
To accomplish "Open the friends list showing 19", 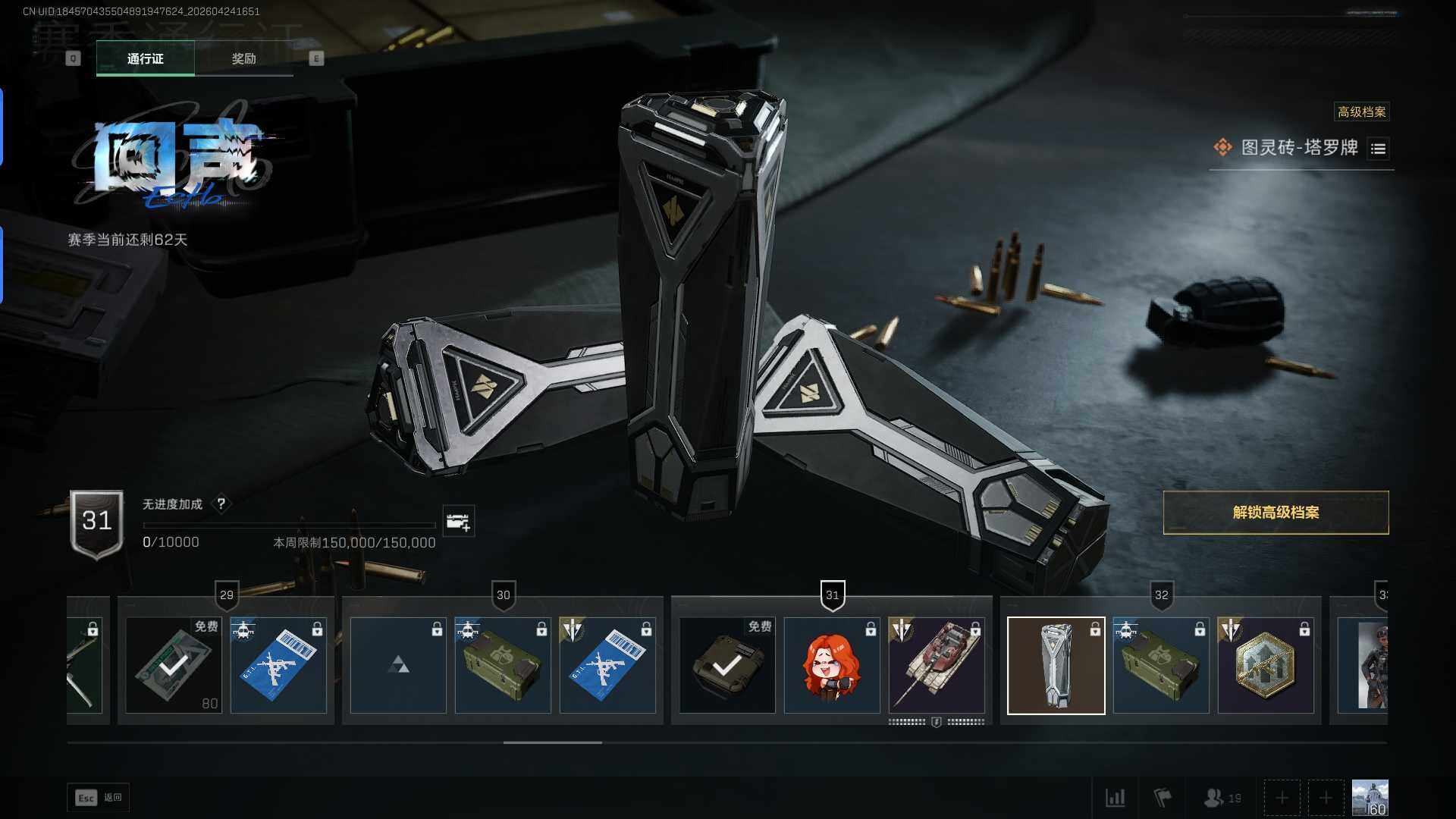I will click(1222, 798).
